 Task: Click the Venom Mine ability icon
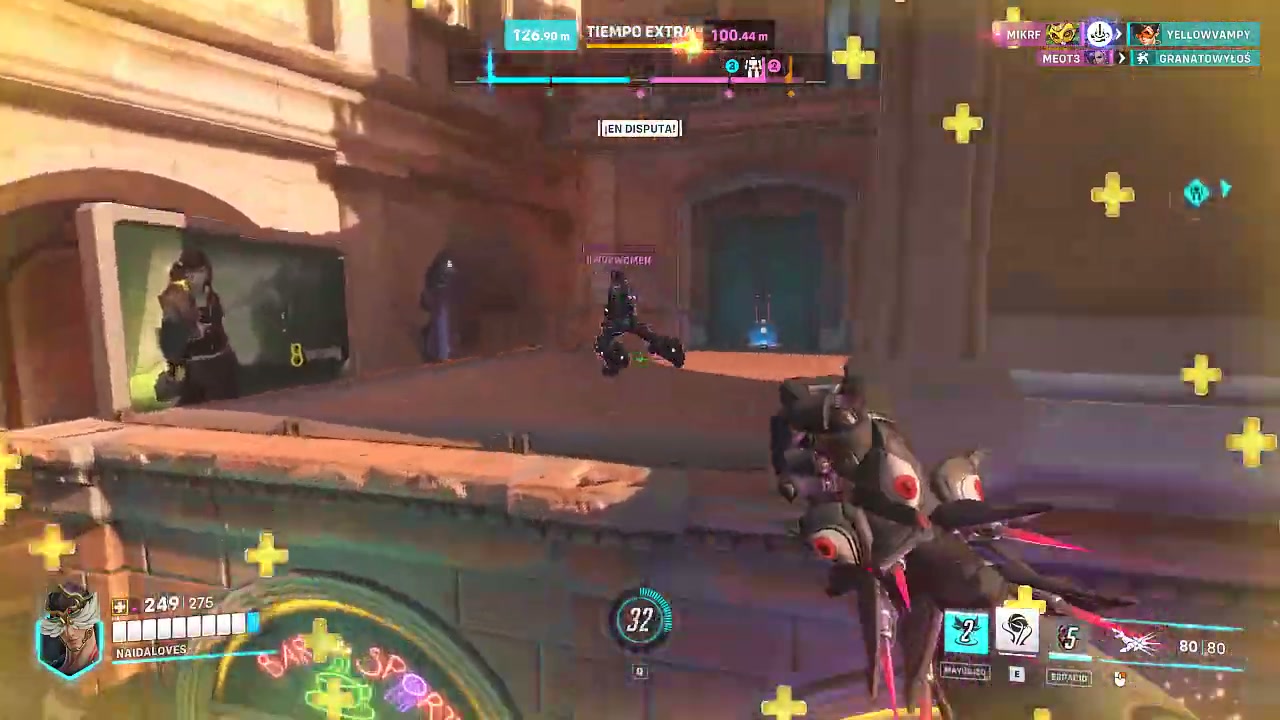coord(1018,630)
